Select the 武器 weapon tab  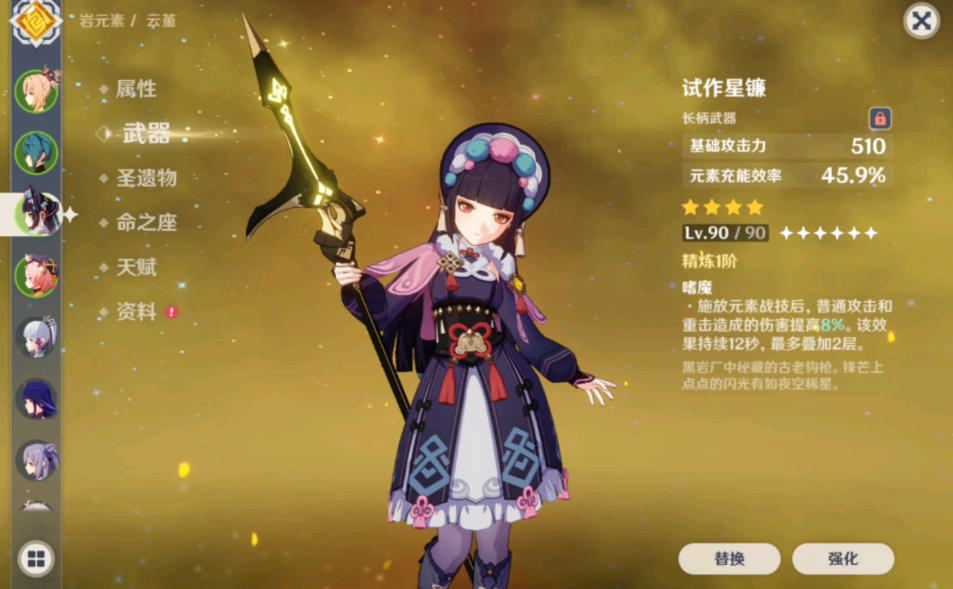click(x=145, y=134)
